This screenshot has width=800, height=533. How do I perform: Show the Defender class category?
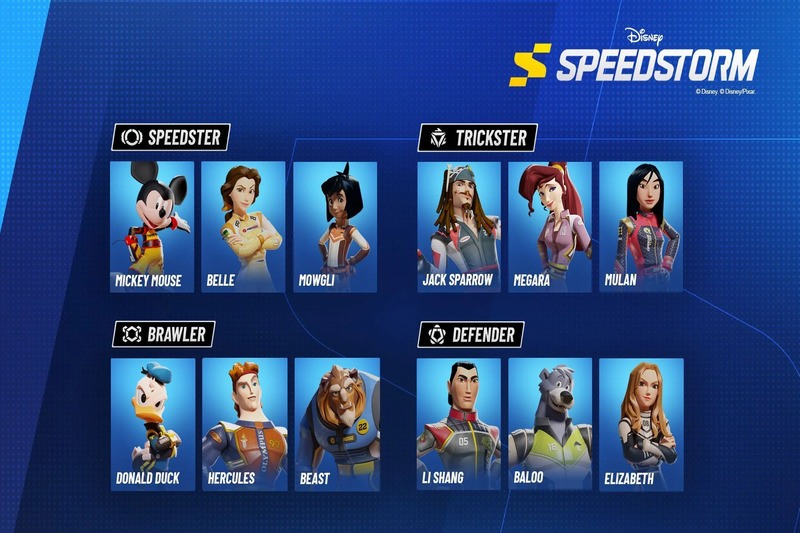(x=471, y=333)
